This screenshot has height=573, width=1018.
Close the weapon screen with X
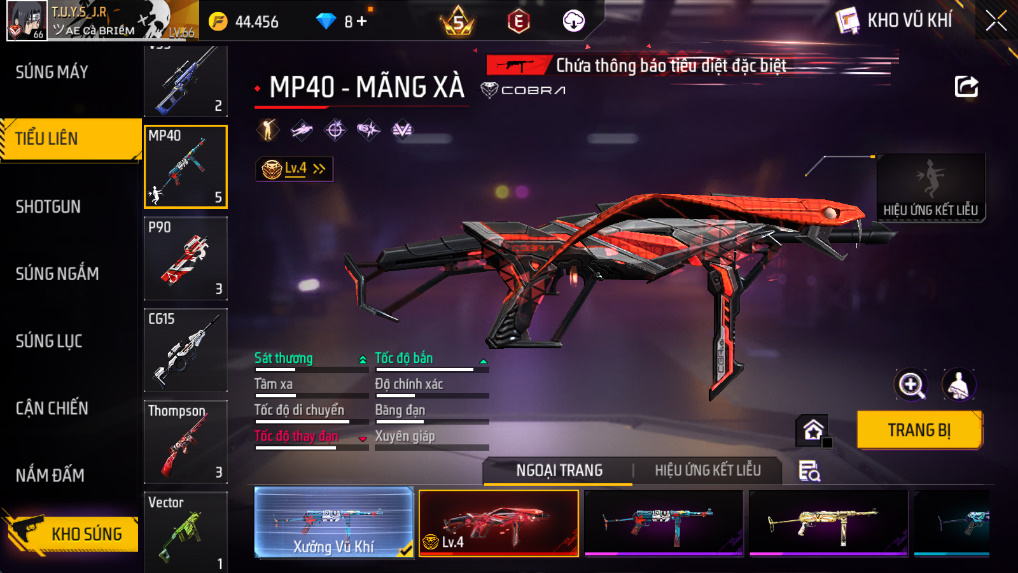point(996,21)
